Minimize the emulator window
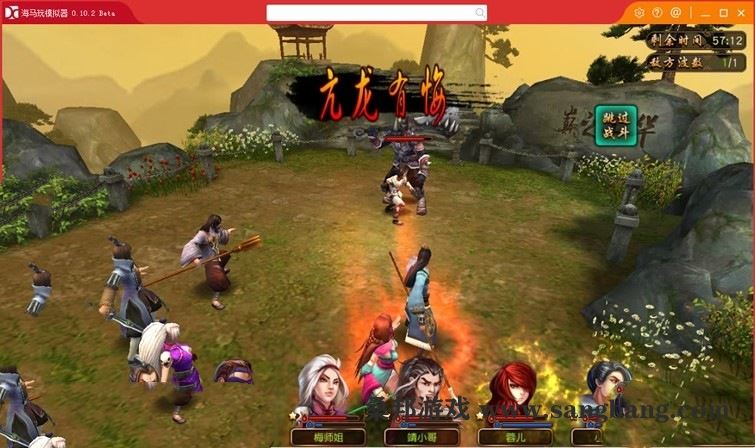755x448 pixels. coord(705,12)
